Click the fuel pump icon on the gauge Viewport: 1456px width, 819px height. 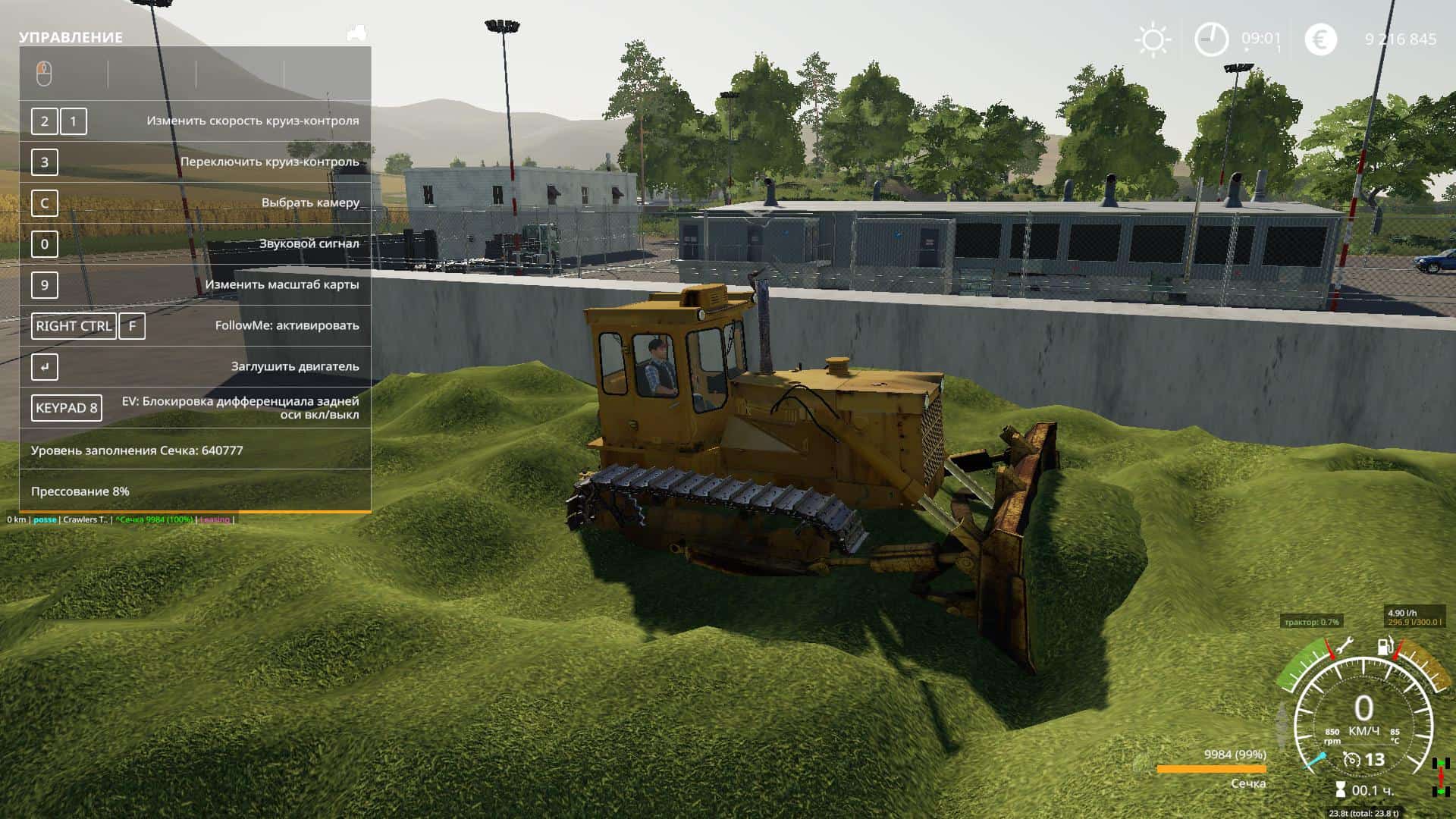(1385, 647)
